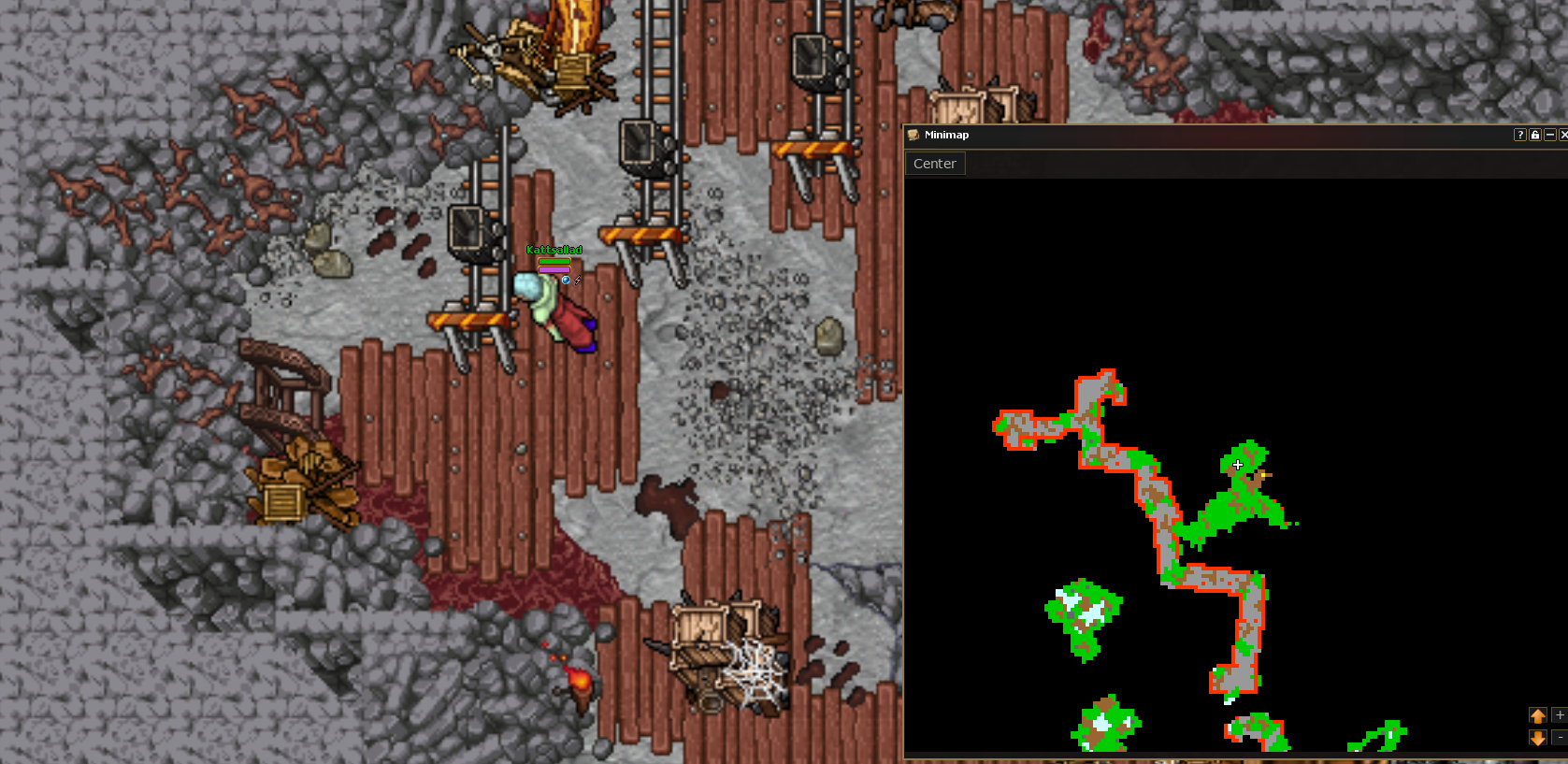This screenshot has width=1568, height=764.
Task: Zoom in the minimap with plus button
Action: [x=1560, y=715]
